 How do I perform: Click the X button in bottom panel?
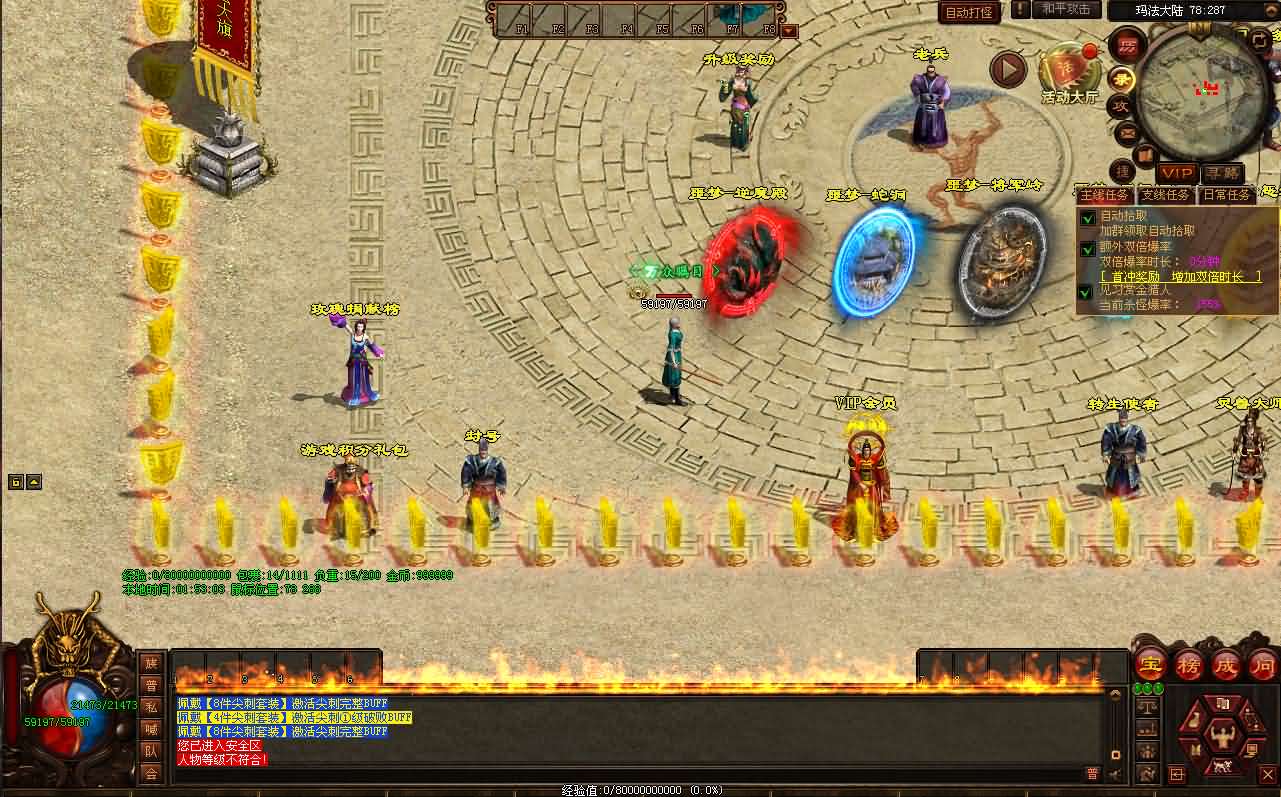[1267, 774]
